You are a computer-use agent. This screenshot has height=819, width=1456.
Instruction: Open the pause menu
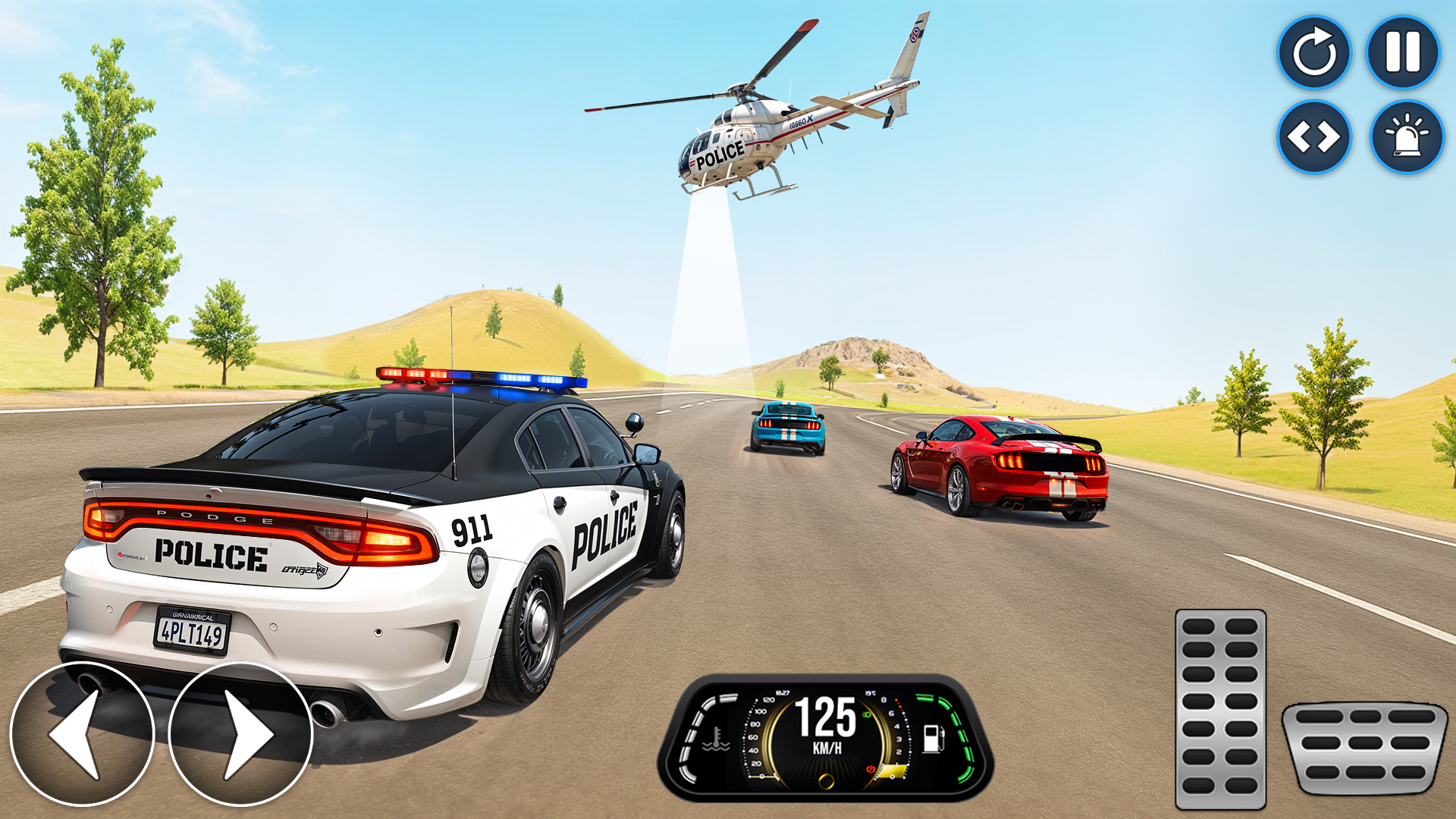click(1402, 52)
